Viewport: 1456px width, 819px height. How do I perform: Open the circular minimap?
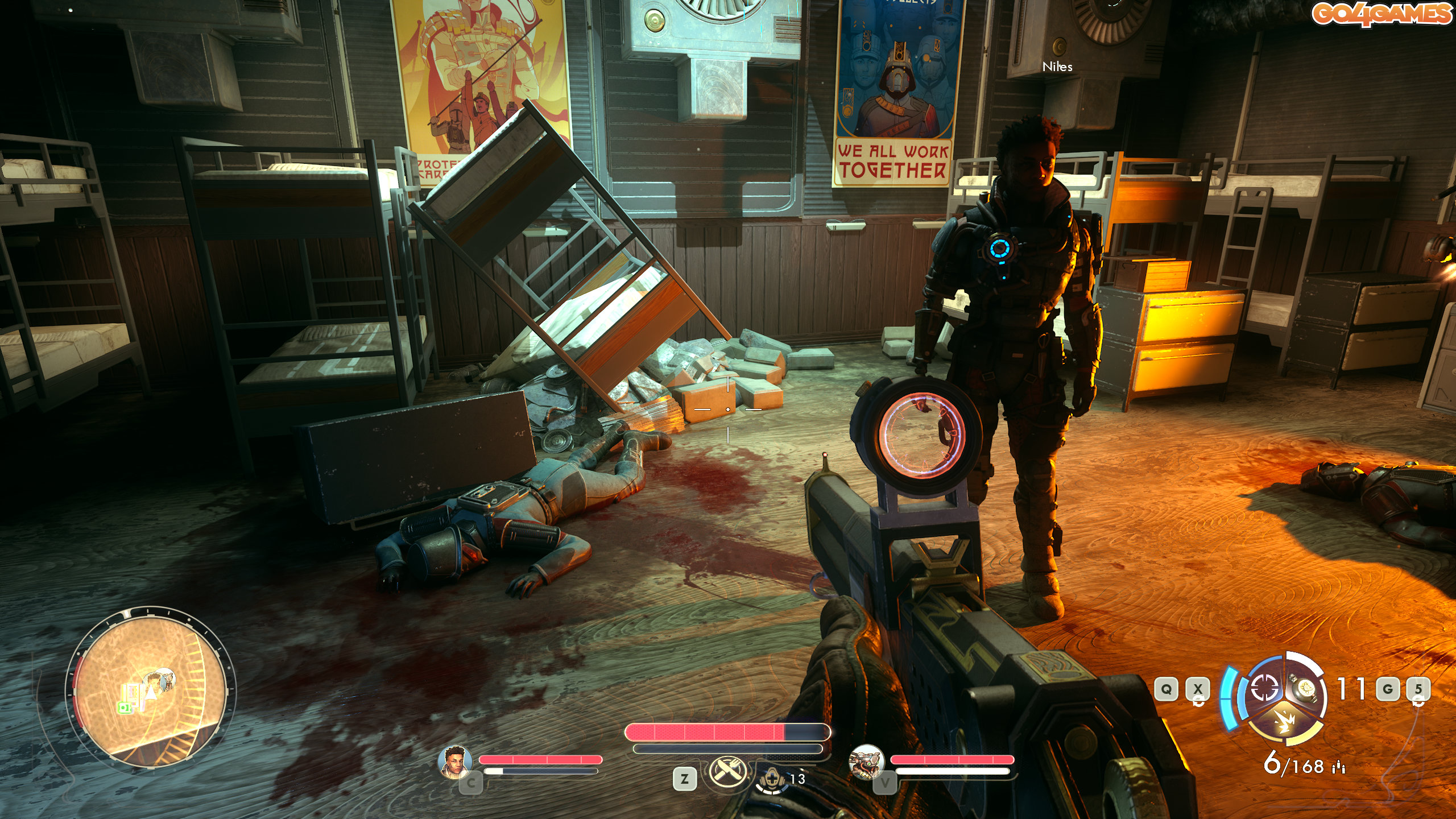[150, 687]
